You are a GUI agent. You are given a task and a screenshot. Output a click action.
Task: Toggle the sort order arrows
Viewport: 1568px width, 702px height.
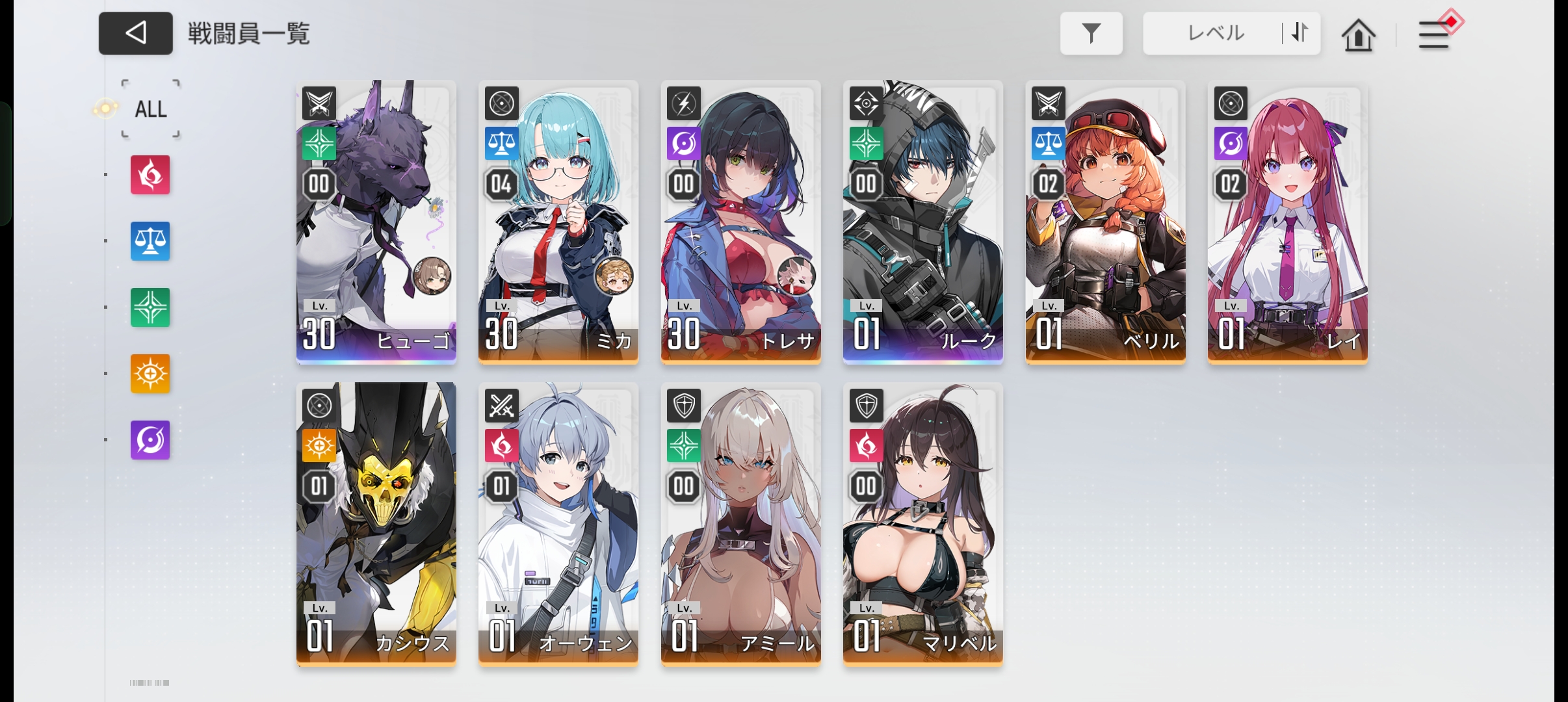click(x=1300, y=32)
